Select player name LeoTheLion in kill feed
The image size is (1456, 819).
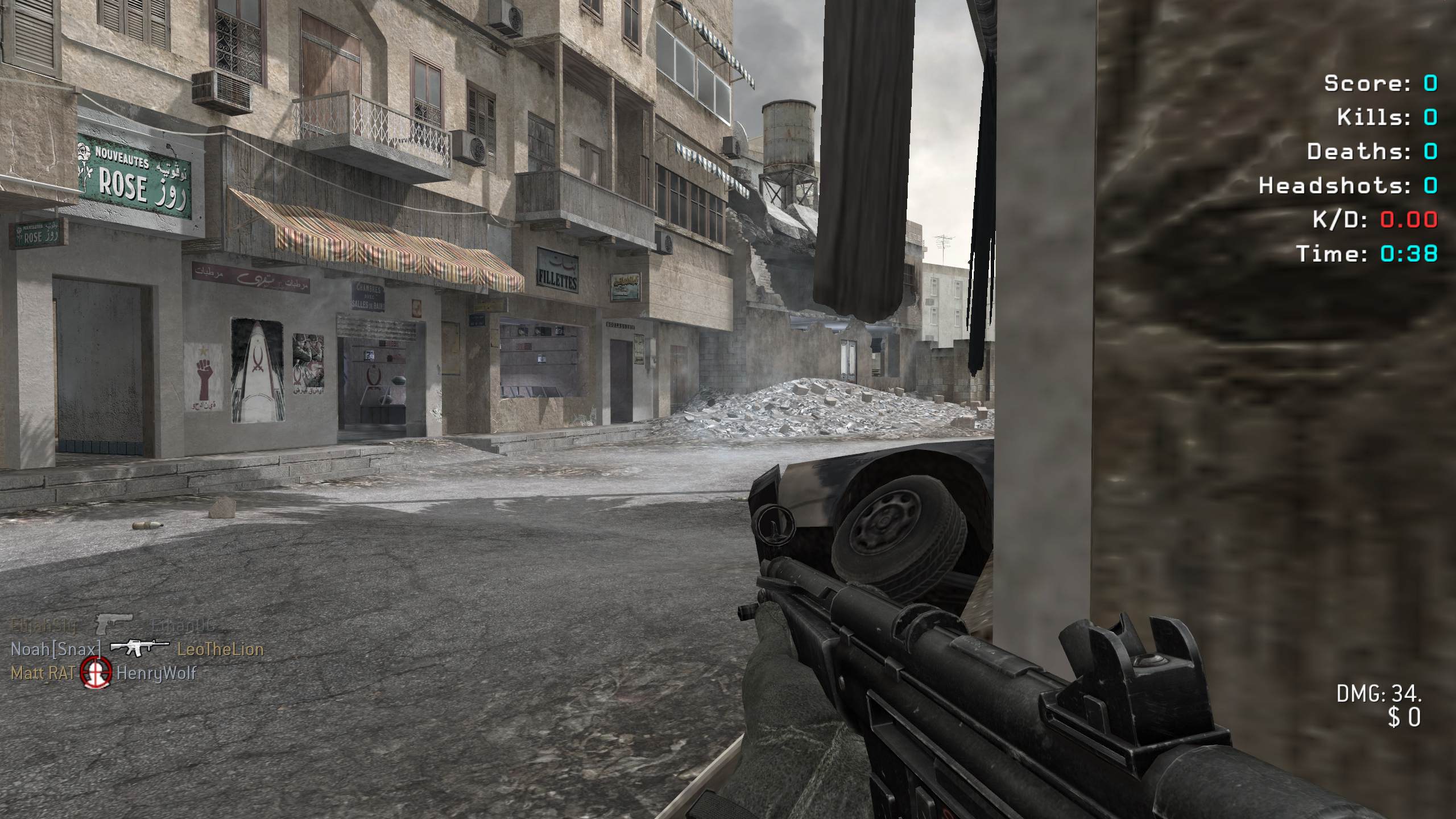click(x=220, y=649)
